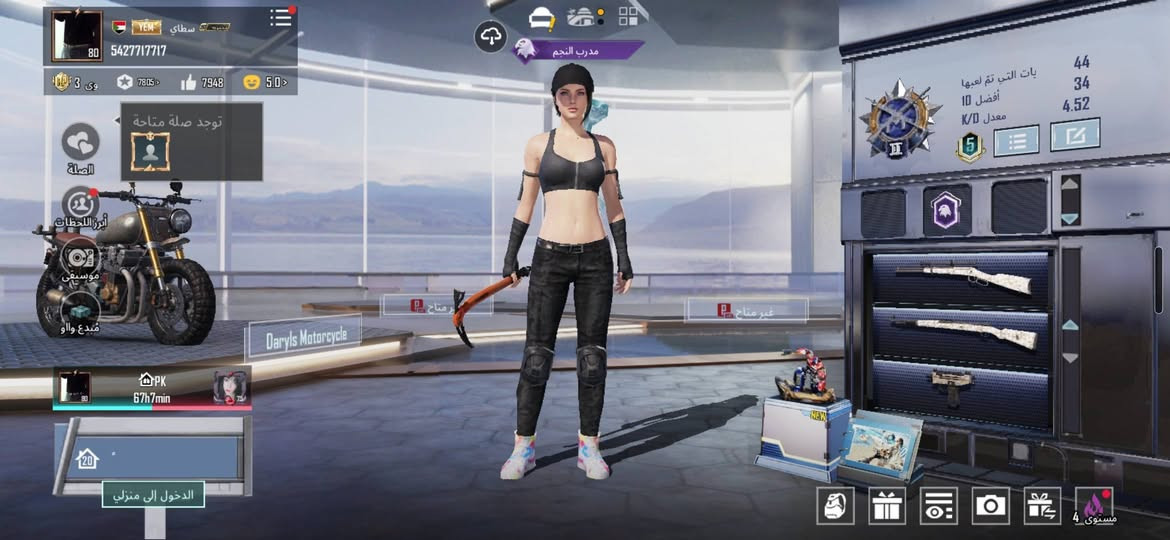
Task: Open the player avatar in the profile header
Action: pyautogui.click(x=77, y=37)
